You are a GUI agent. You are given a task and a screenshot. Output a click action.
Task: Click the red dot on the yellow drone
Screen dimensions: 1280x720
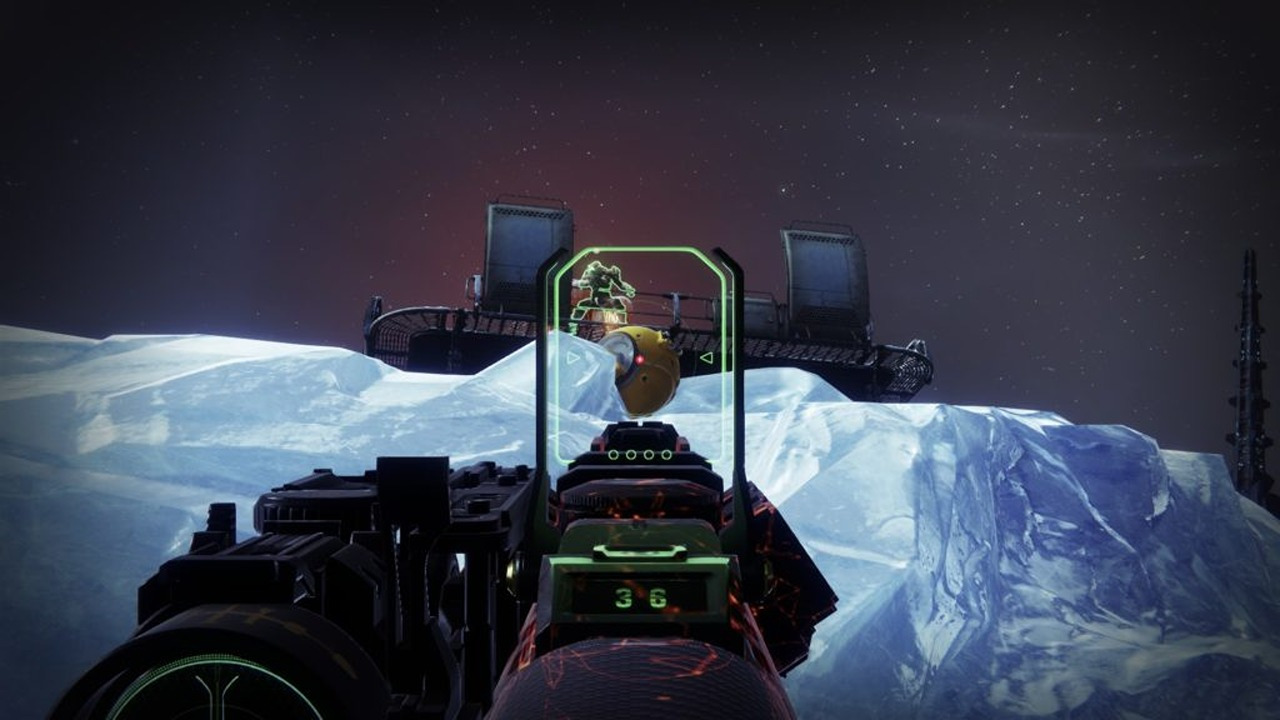point(640,358)
